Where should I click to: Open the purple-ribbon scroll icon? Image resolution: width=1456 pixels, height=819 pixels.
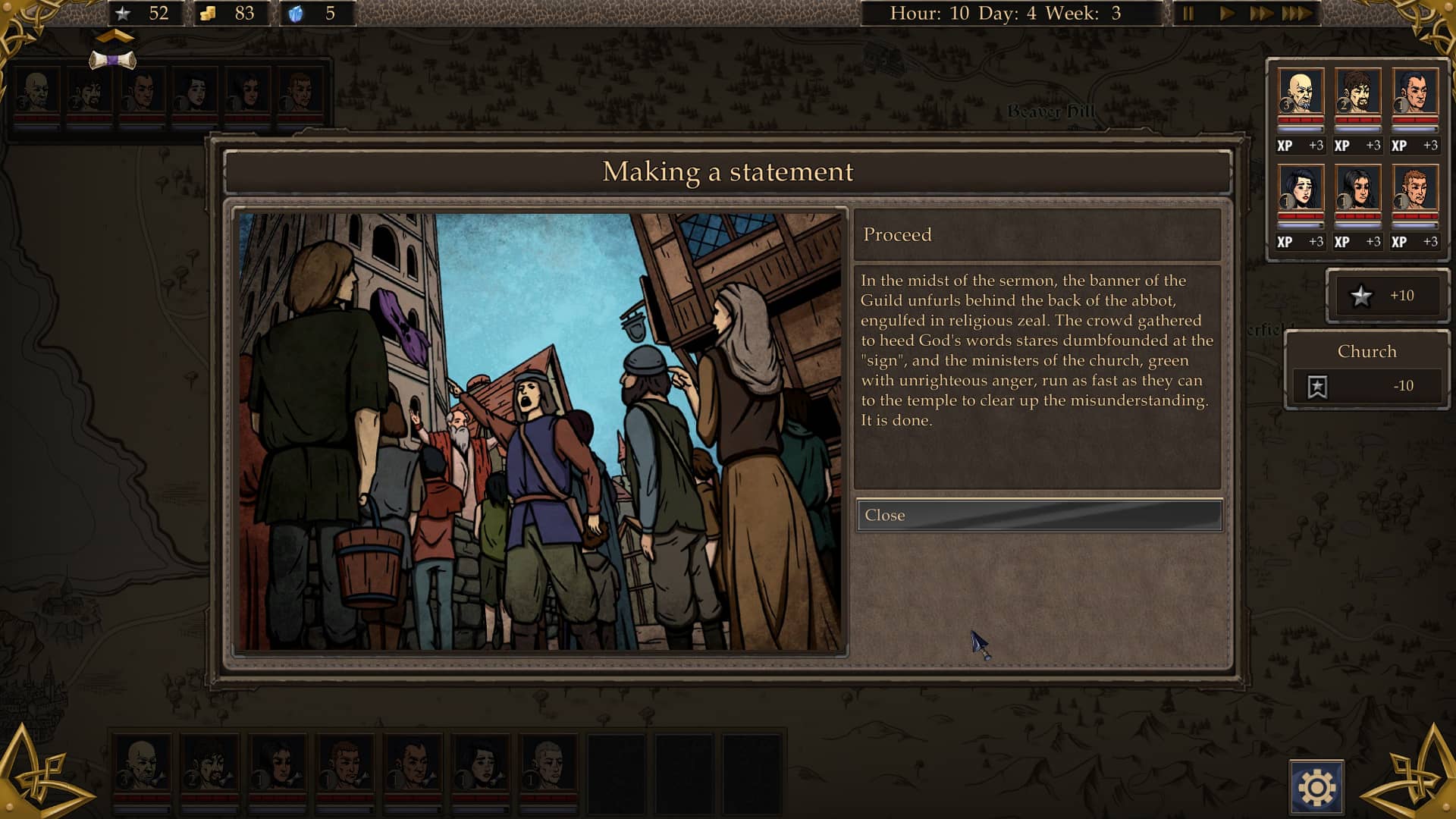coord(112,60)
